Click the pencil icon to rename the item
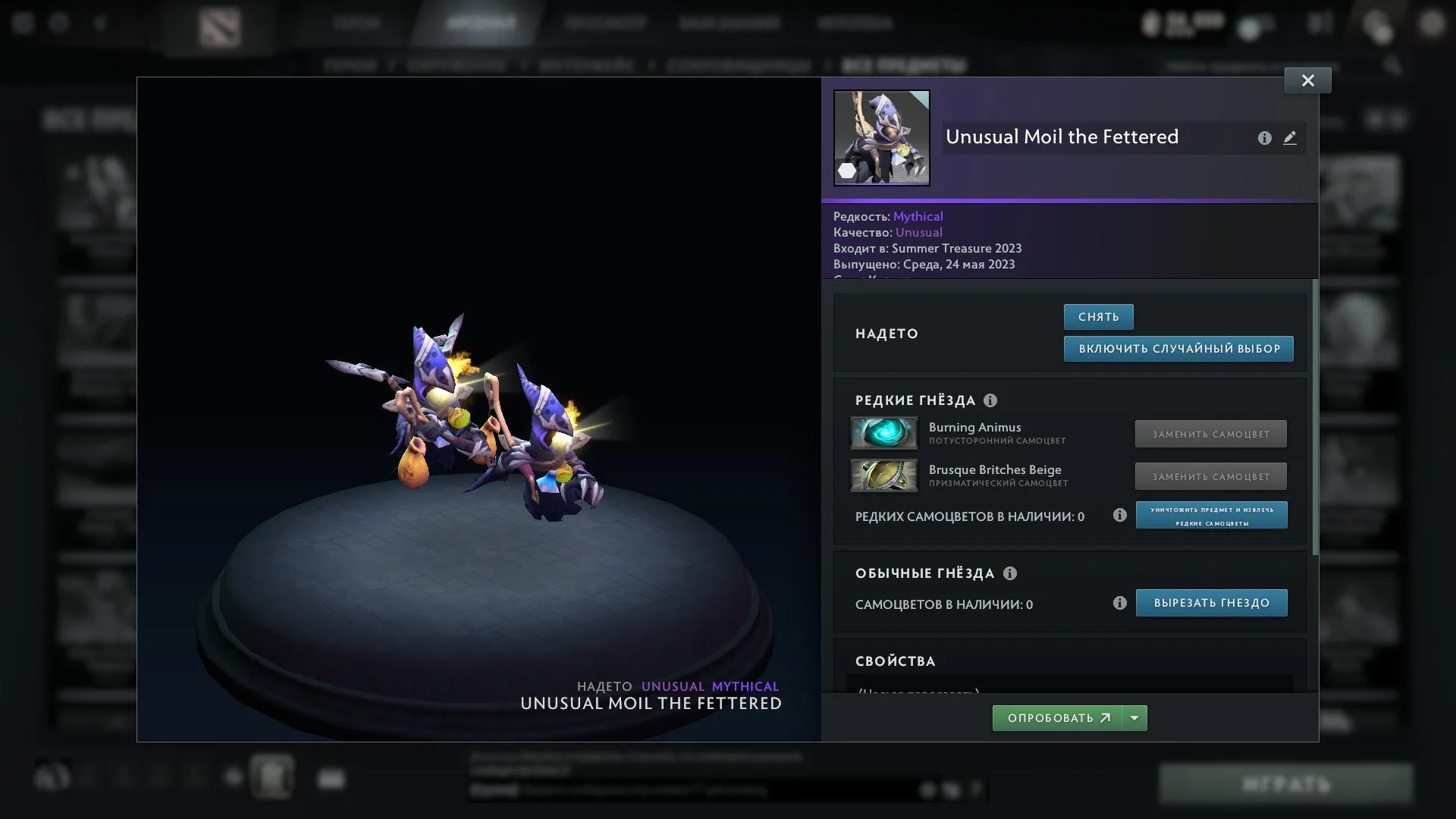 tap(1290, 138)
